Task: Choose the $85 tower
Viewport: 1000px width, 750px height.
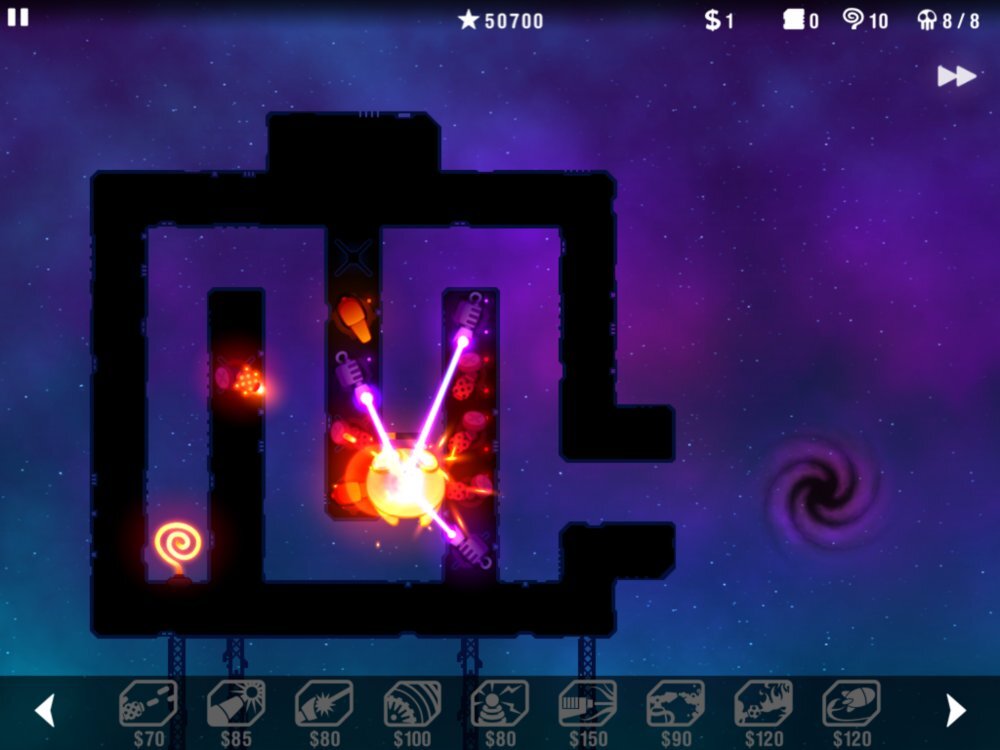Action: click(x=236, y=705)
